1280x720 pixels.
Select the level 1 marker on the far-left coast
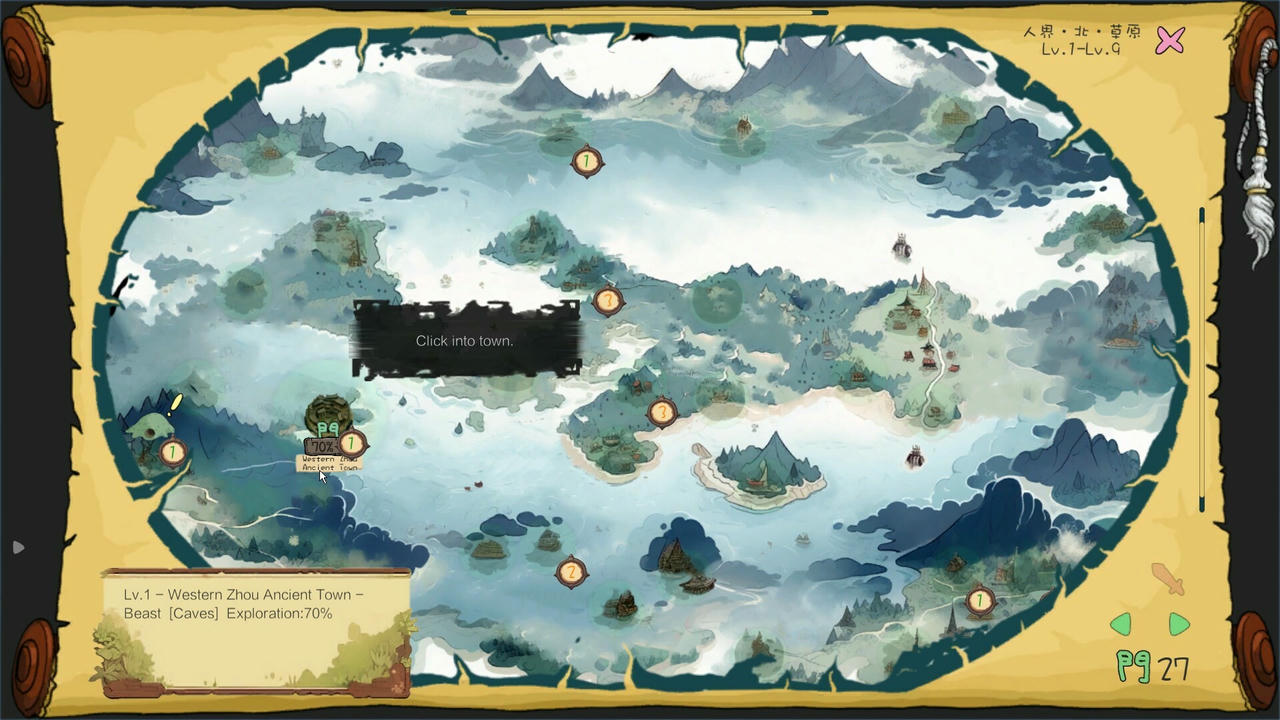(172, 452)
